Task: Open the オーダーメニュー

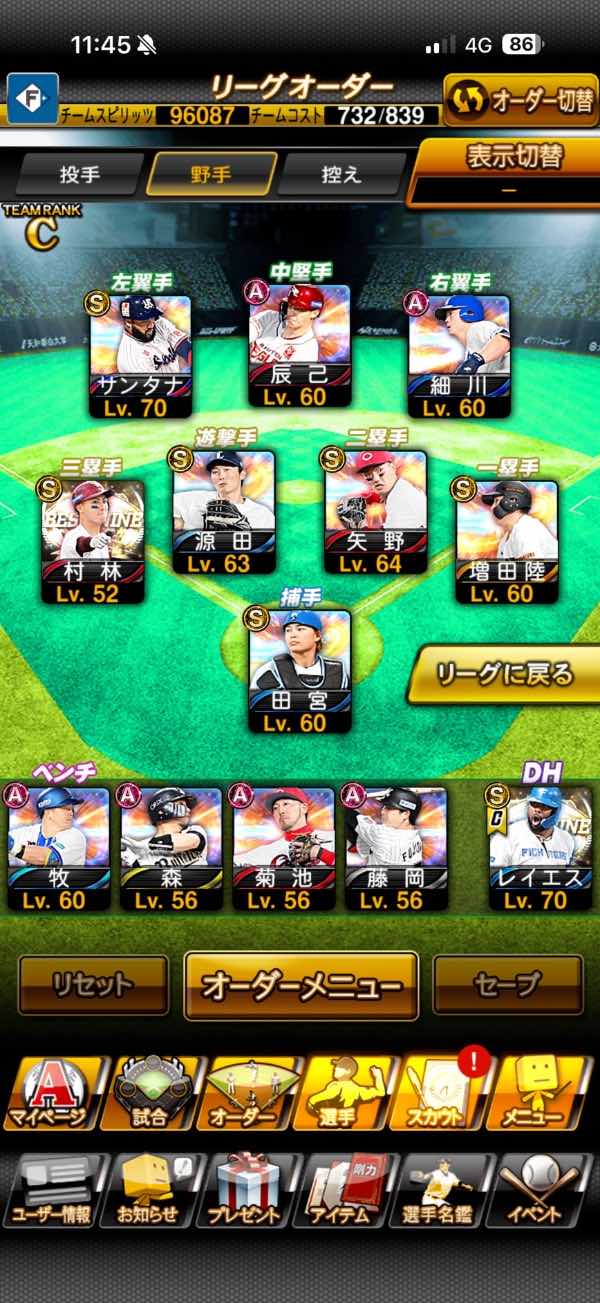Action: coord(301,985)
